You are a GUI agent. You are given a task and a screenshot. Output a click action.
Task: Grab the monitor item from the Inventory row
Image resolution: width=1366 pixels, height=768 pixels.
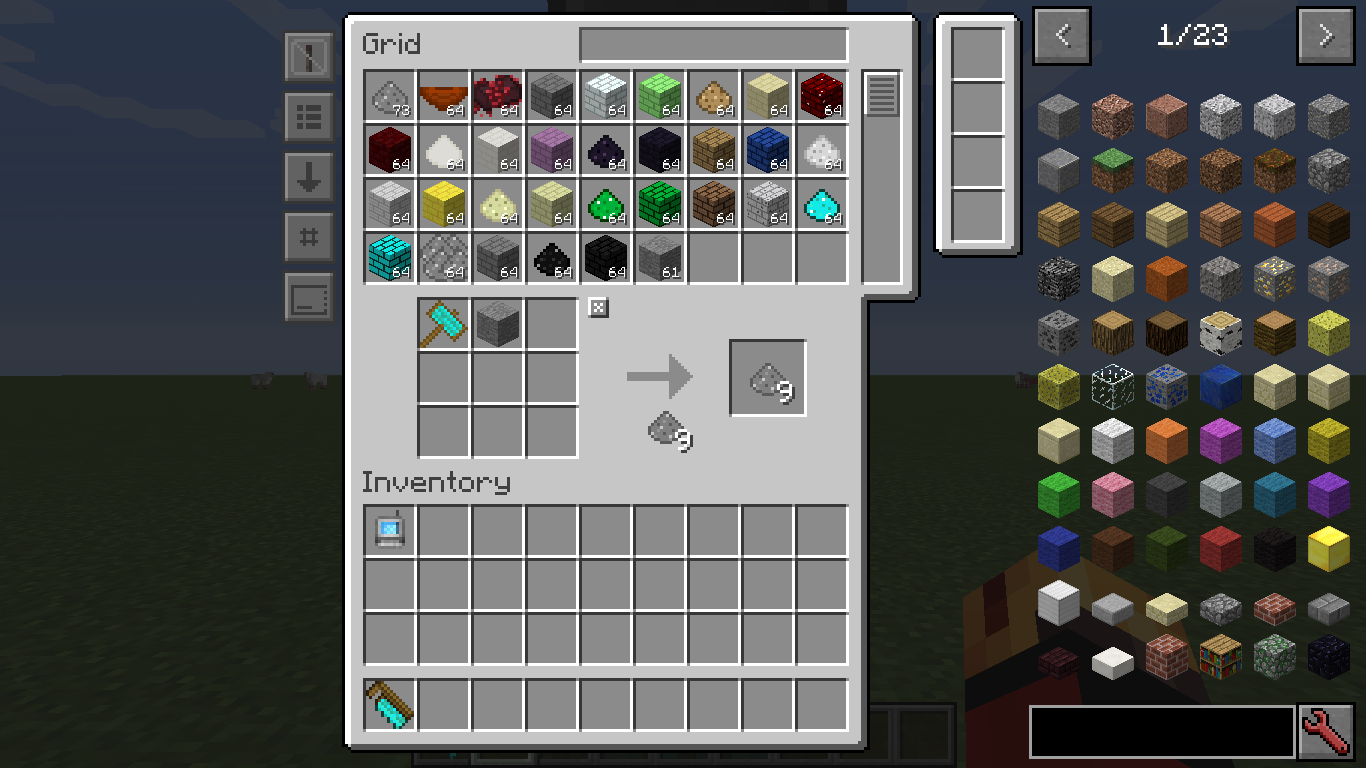389,530
